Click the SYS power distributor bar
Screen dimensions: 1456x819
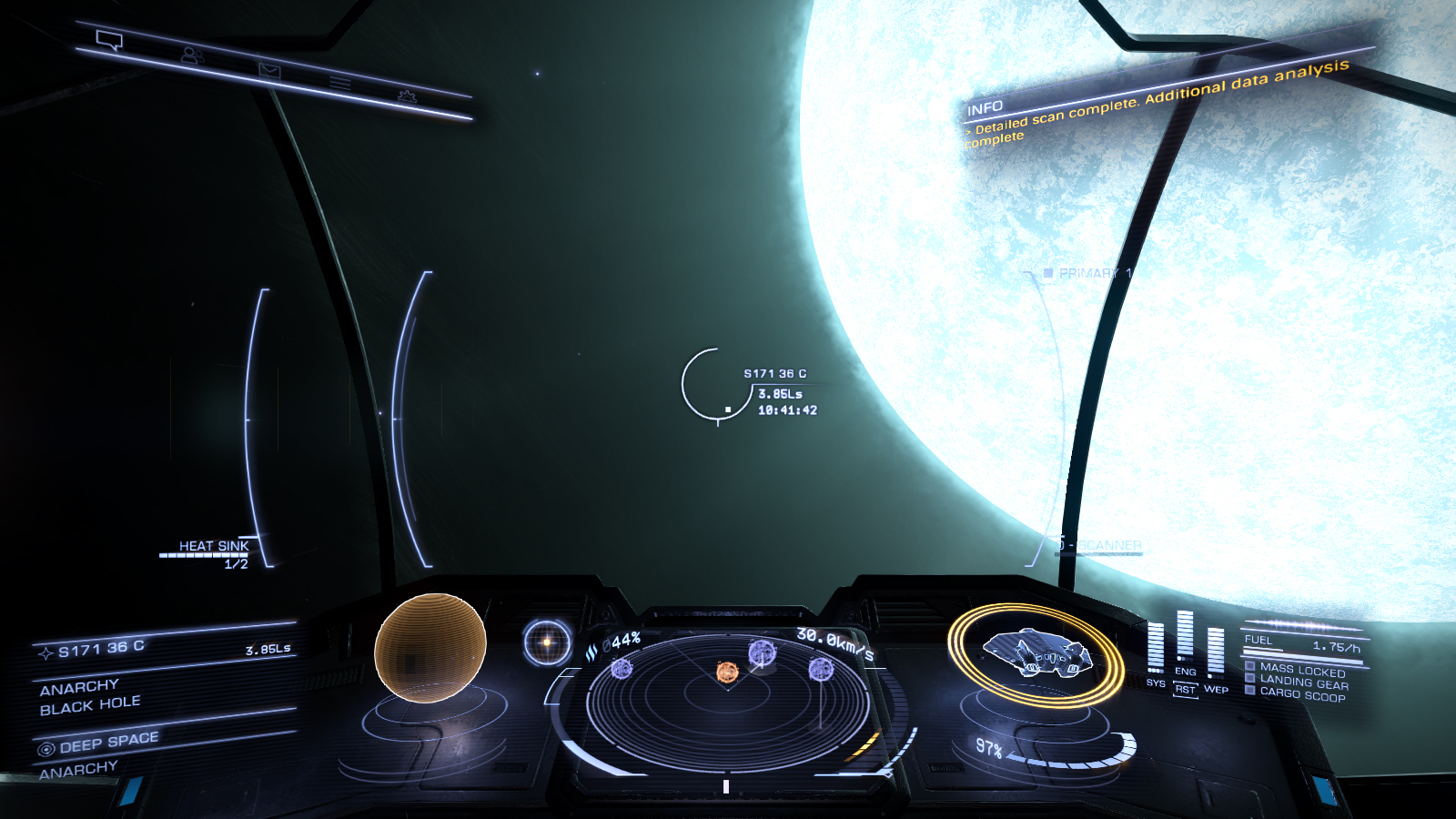coord(1156,647)
